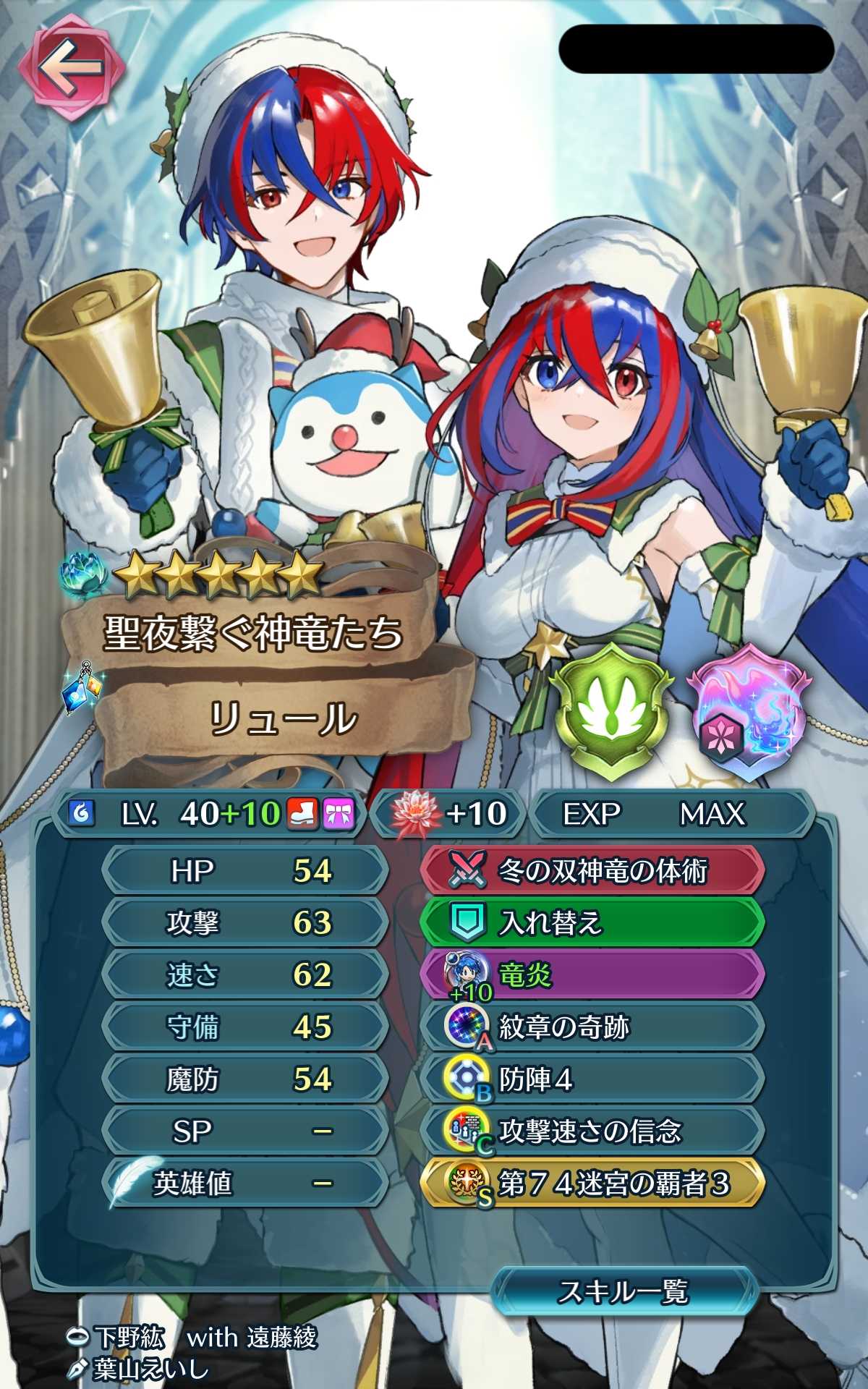Tap the boots movement type icon

coord(303,814)
